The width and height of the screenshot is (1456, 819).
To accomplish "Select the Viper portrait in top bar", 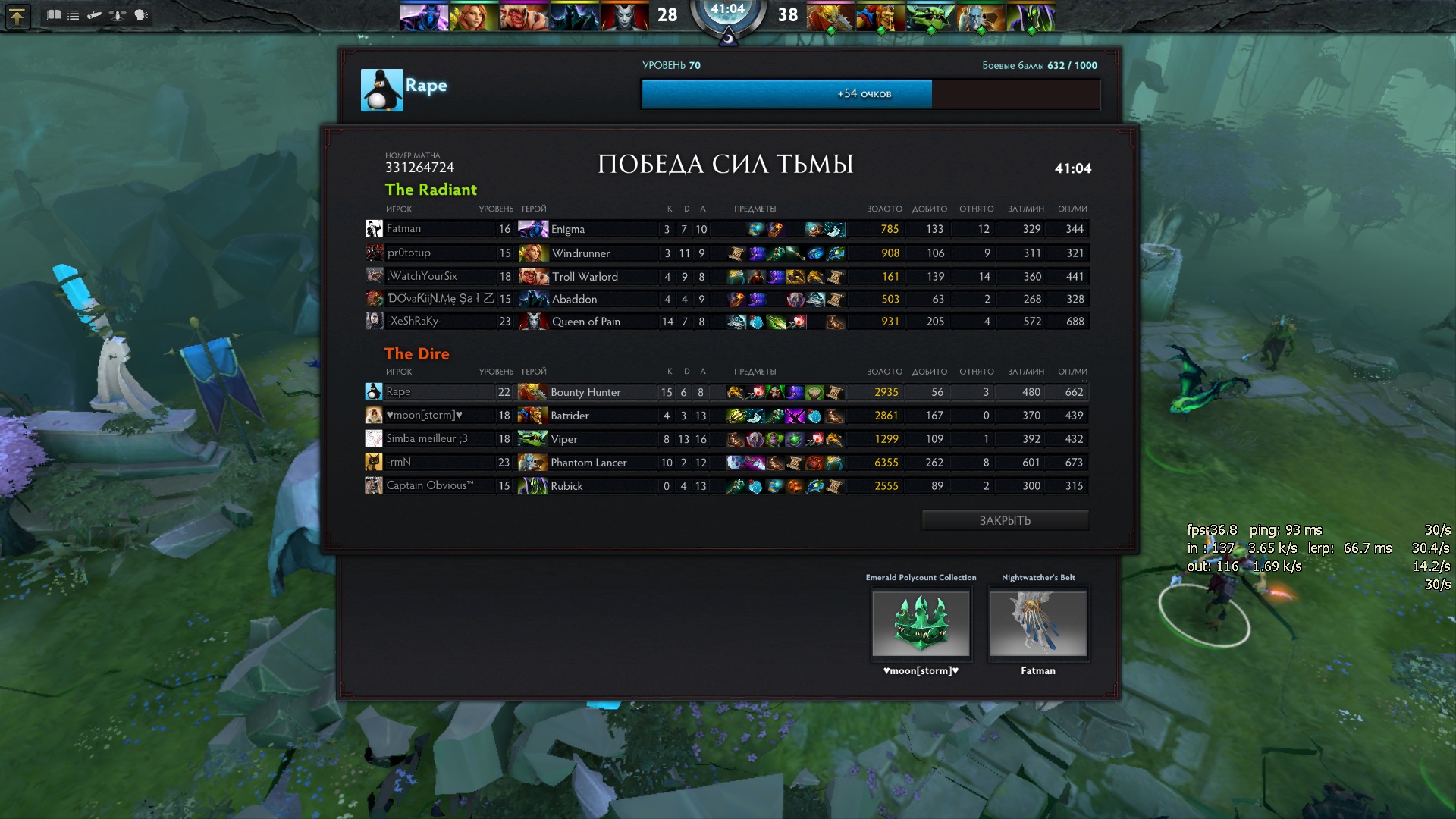I will [x=930, y=17].
